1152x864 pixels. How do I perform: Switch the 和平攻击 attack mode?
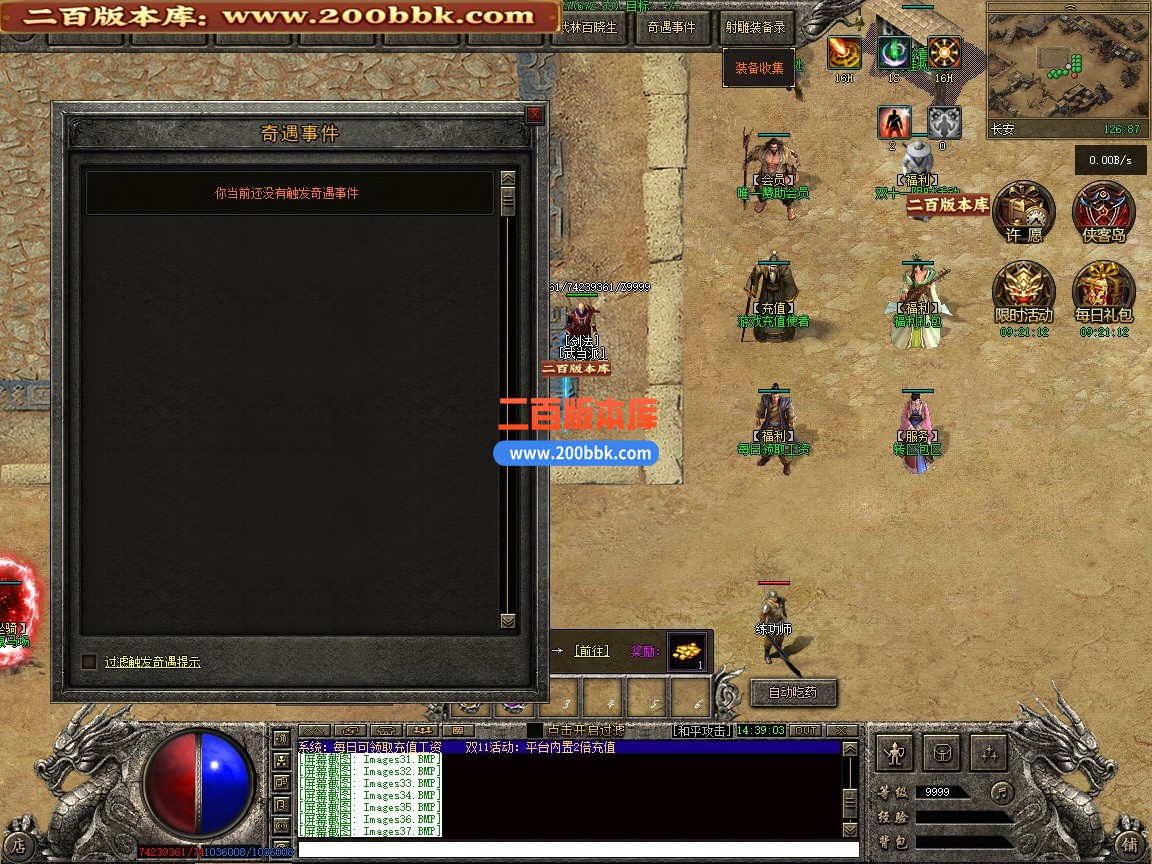701,731
